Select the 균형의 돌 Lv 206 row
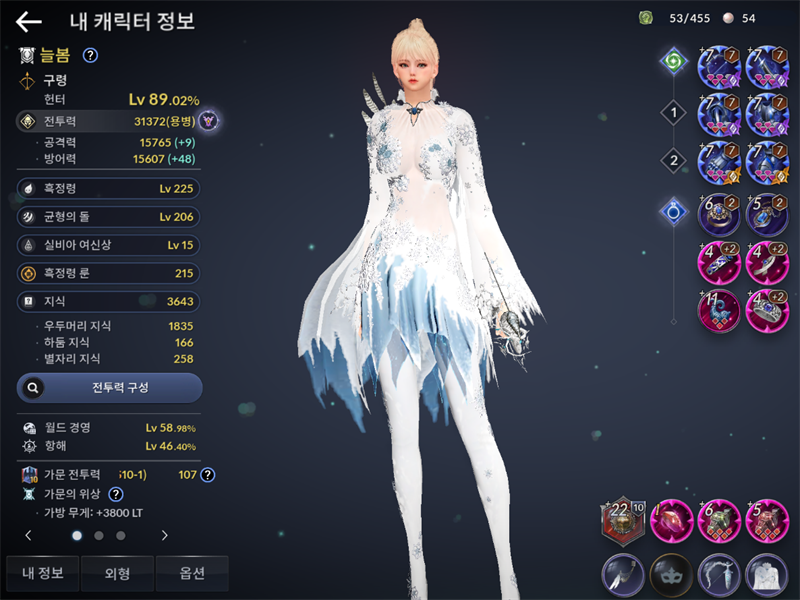800x600 pixels. pyautogui.click(x=108, y=216)
